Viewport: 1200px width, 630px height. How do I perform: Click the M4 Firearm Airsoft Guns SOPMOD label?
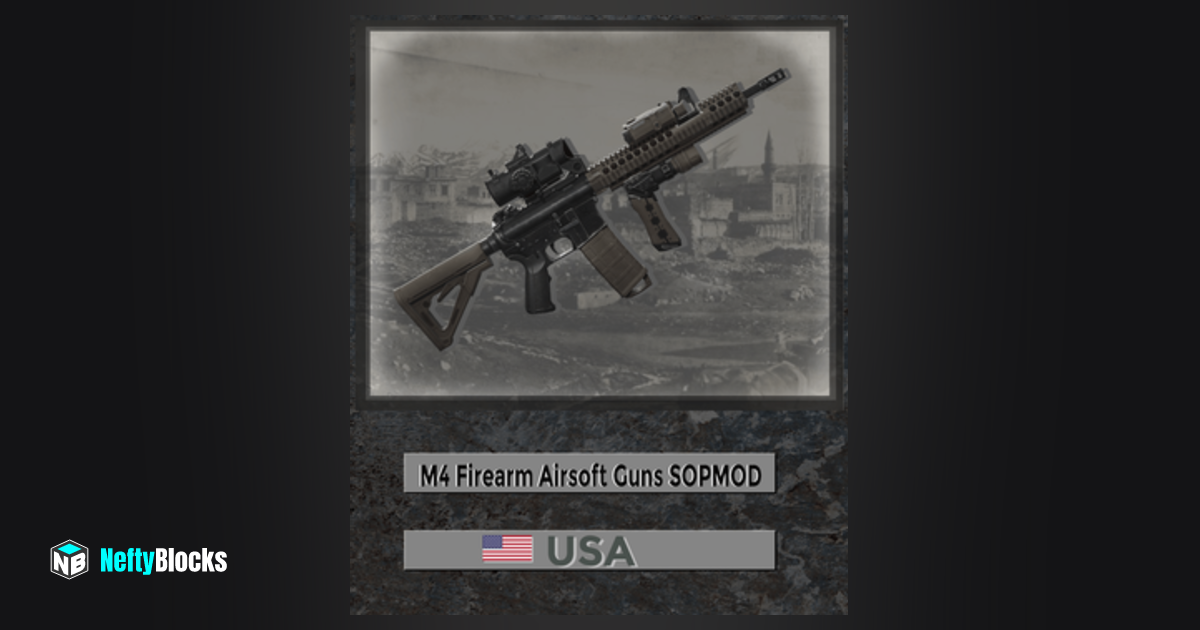click(x=589, y=474)
